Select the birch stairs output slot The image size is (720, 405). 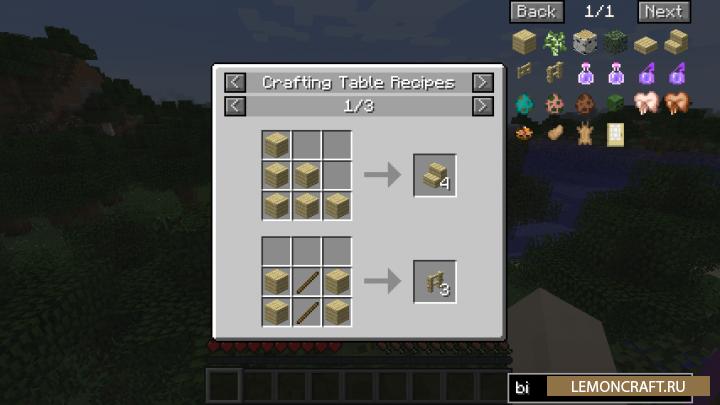[435, 176]
